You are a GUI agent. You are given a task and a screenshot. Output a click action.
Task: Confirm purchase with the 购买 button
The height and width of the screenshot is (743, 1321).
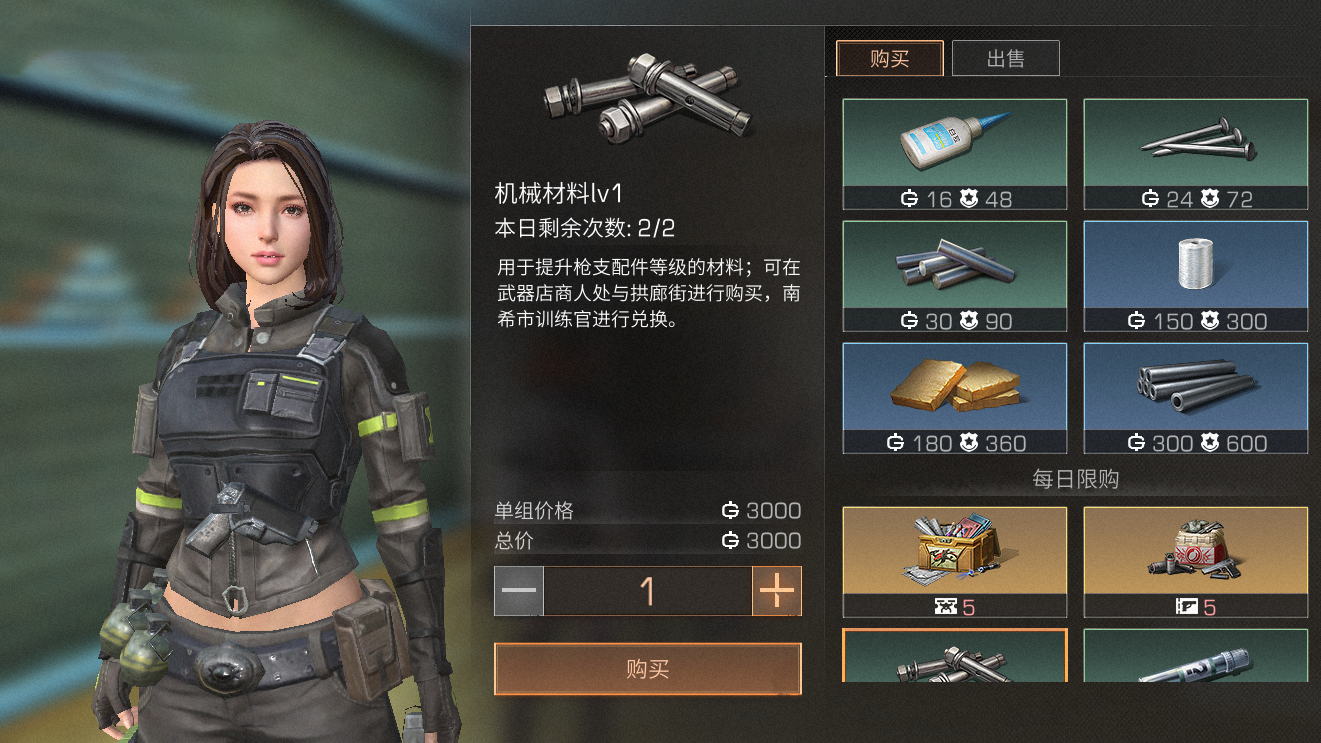tap(647, 669)
